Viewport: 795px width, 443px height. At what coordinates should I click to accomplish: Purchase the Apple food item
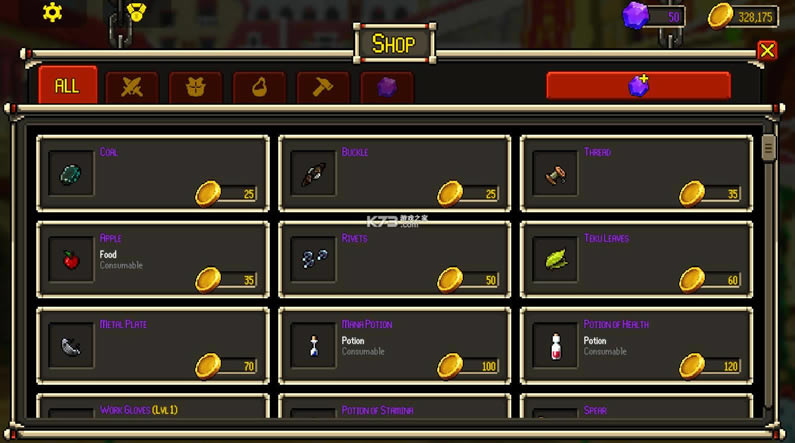[x=153, y=259]
